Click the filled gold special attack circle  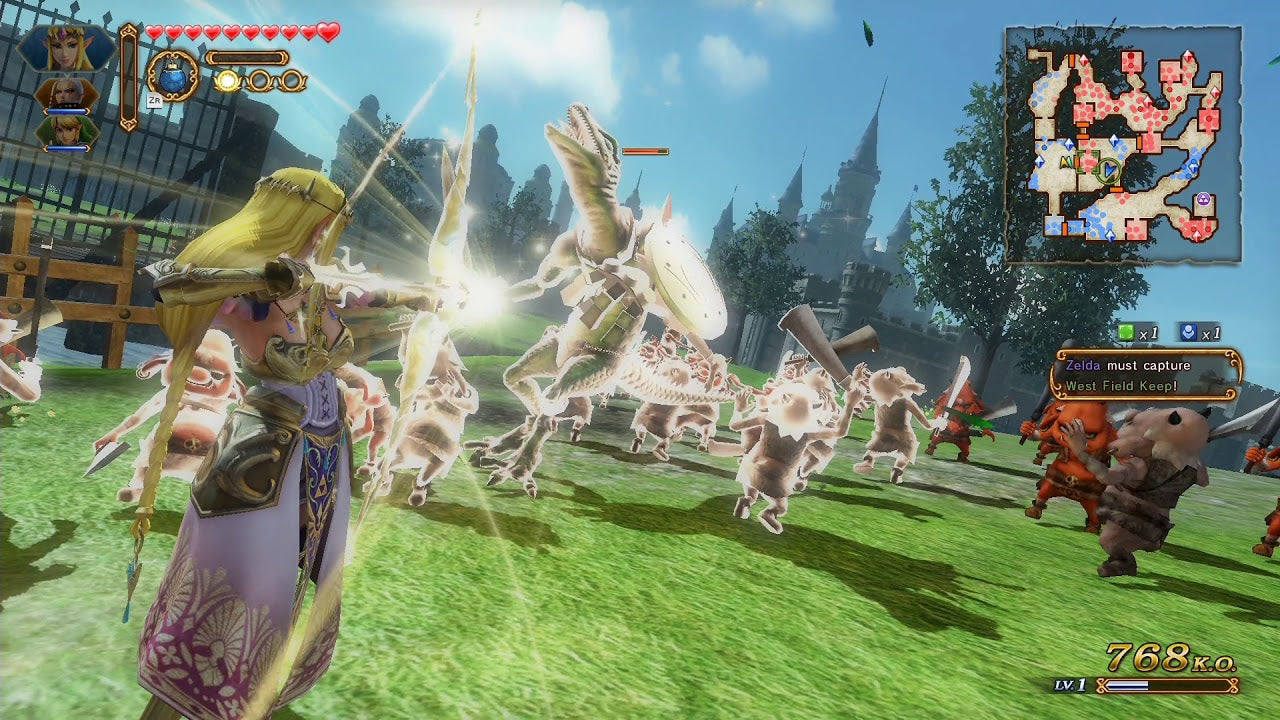point(227,81)
